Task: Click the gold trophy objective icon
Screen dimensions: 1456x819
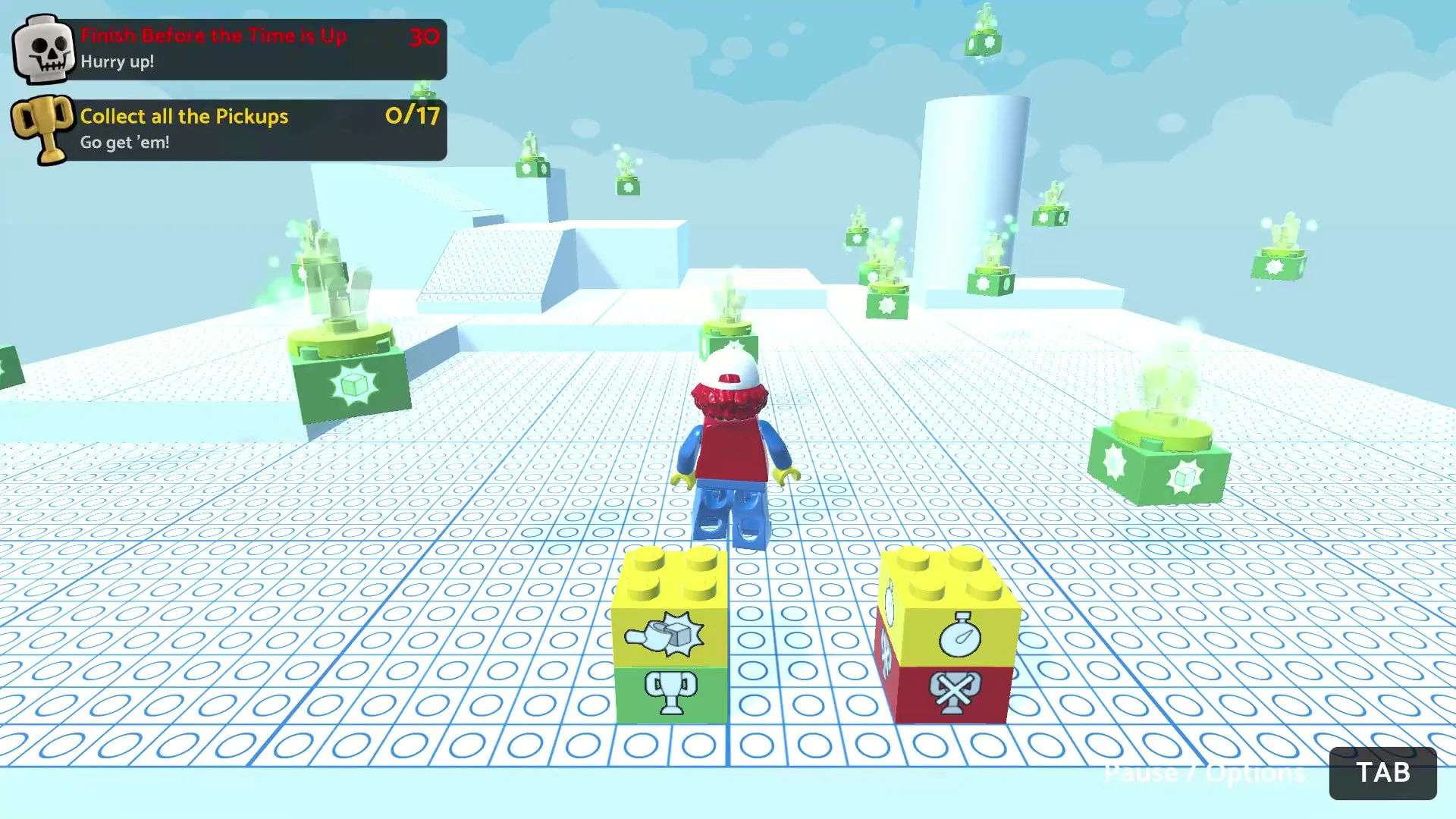Action: (43, 129)
